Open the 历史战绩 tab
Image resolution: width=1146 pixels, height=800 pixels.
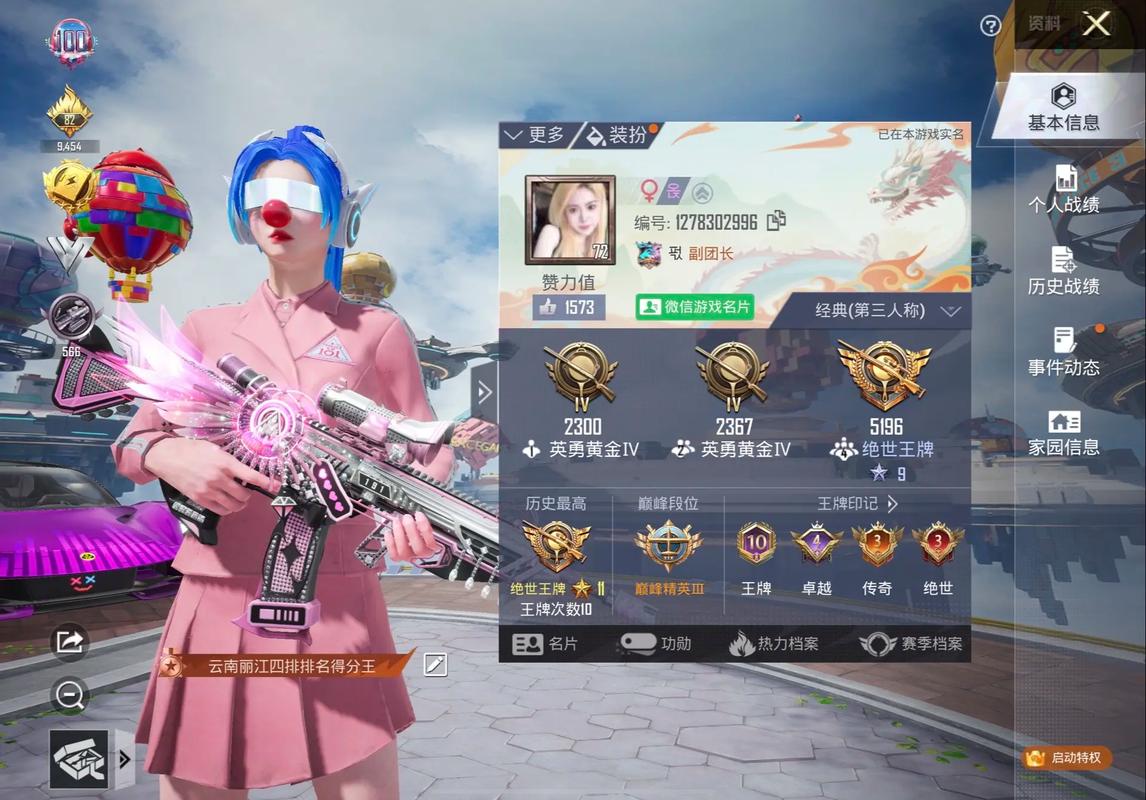pyautogui.click(x=1063, y=271)
